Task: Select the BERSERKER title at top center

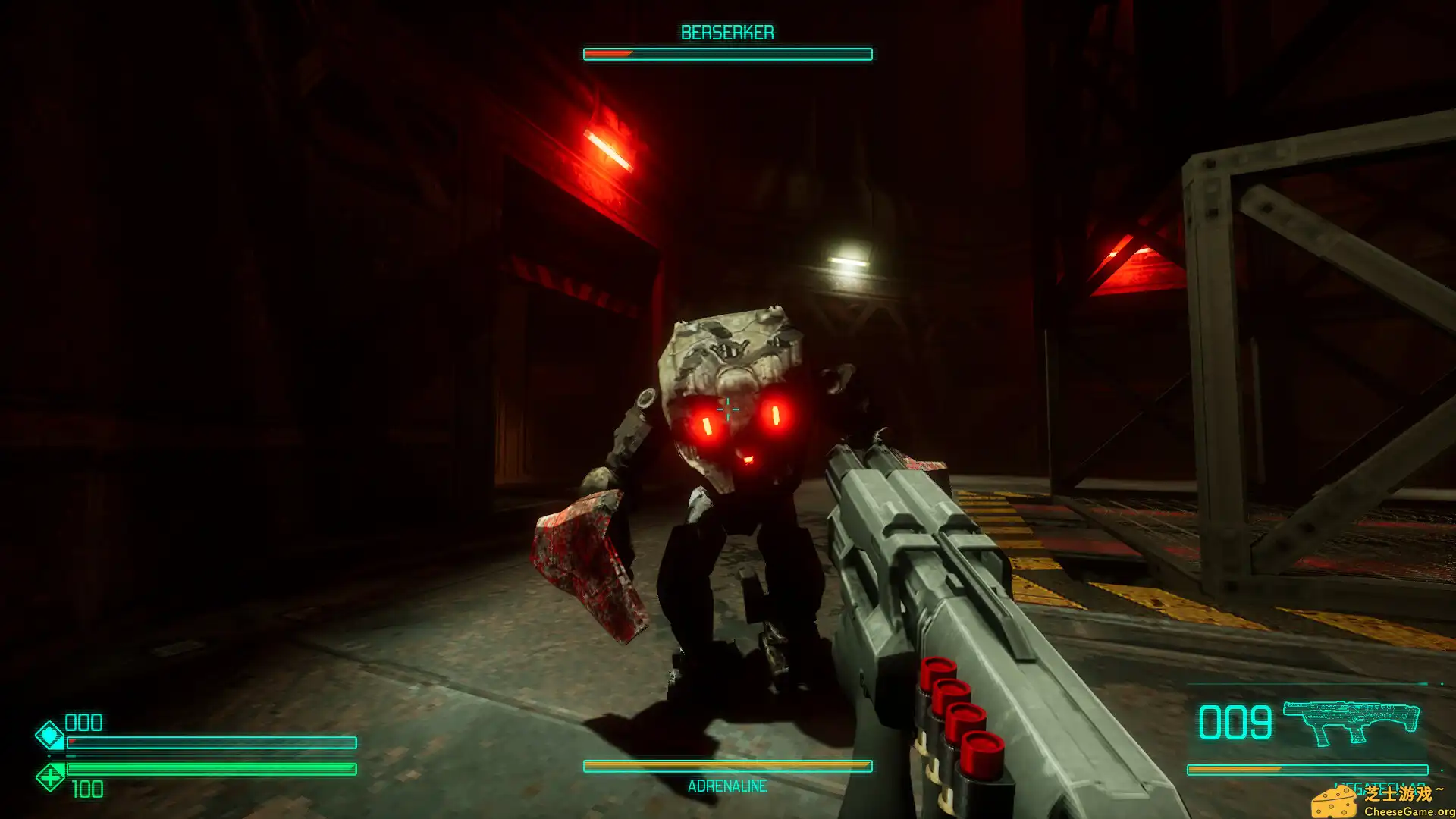Action: pos(726,32)
